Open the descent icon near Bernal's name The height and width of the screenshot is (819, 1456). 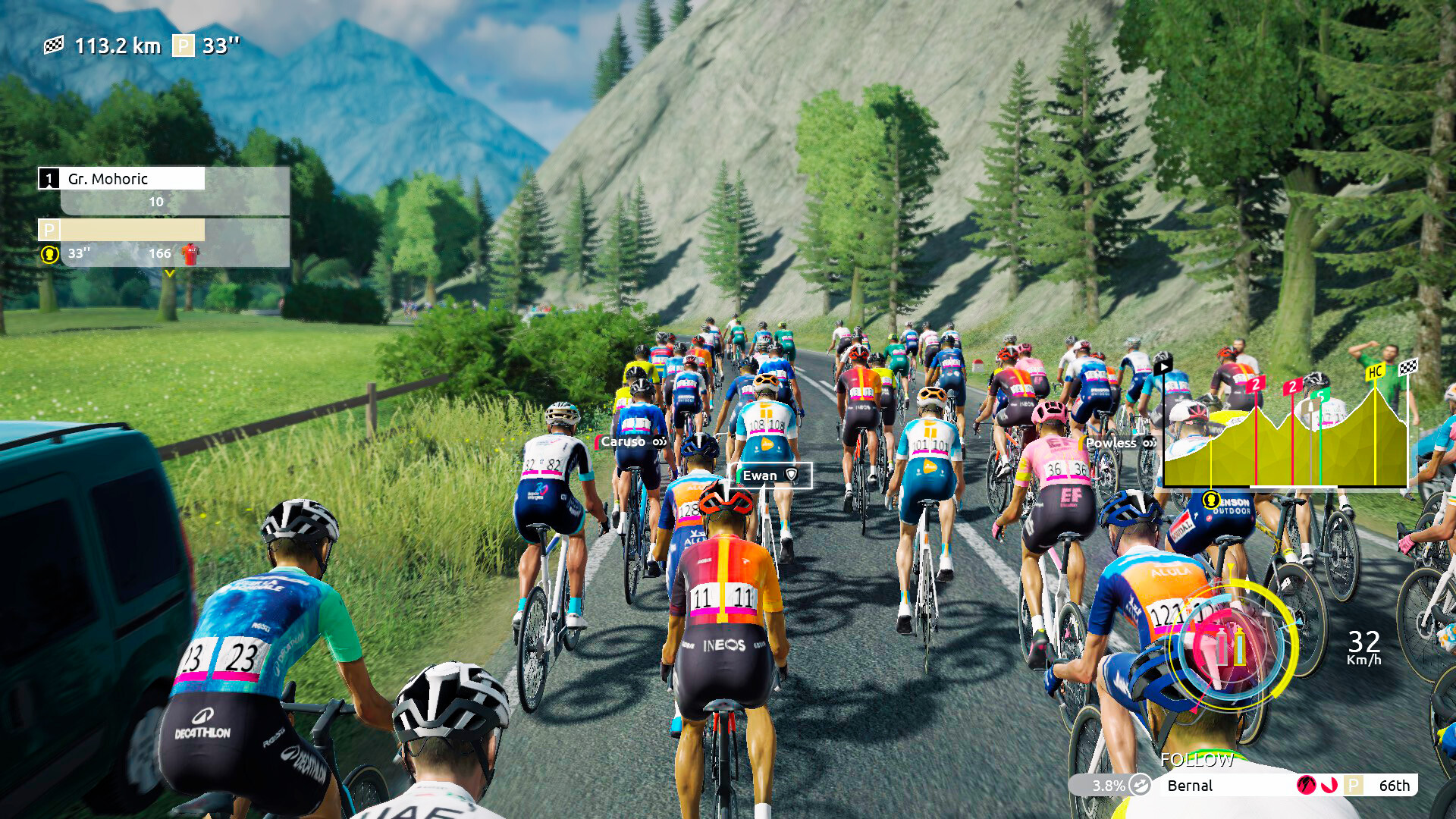pyautogui.click(x=1329, y=786)
